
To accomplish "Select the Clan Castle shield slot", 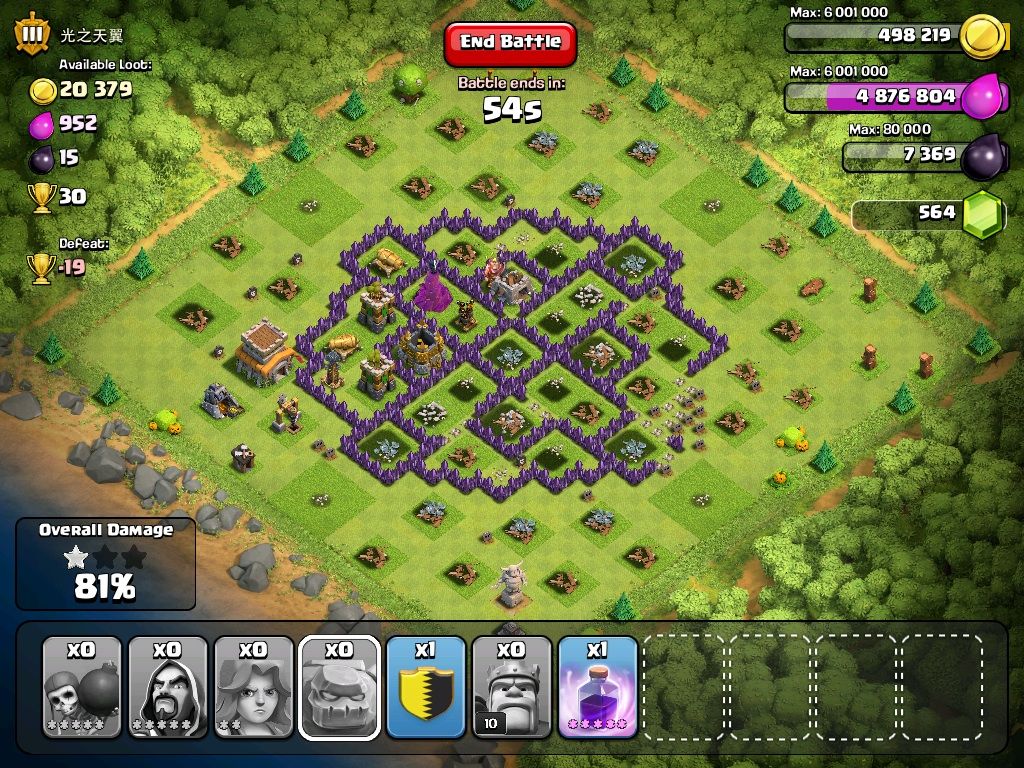I will tap(426, 687).
